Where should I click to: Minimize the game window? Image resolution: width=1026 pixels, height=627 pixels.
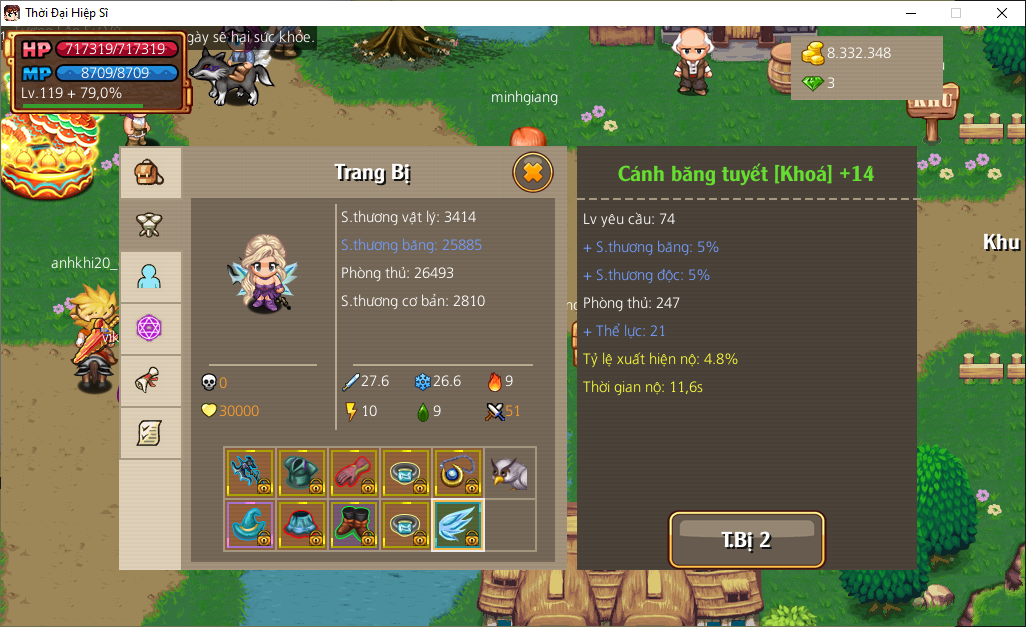[910, 13]
